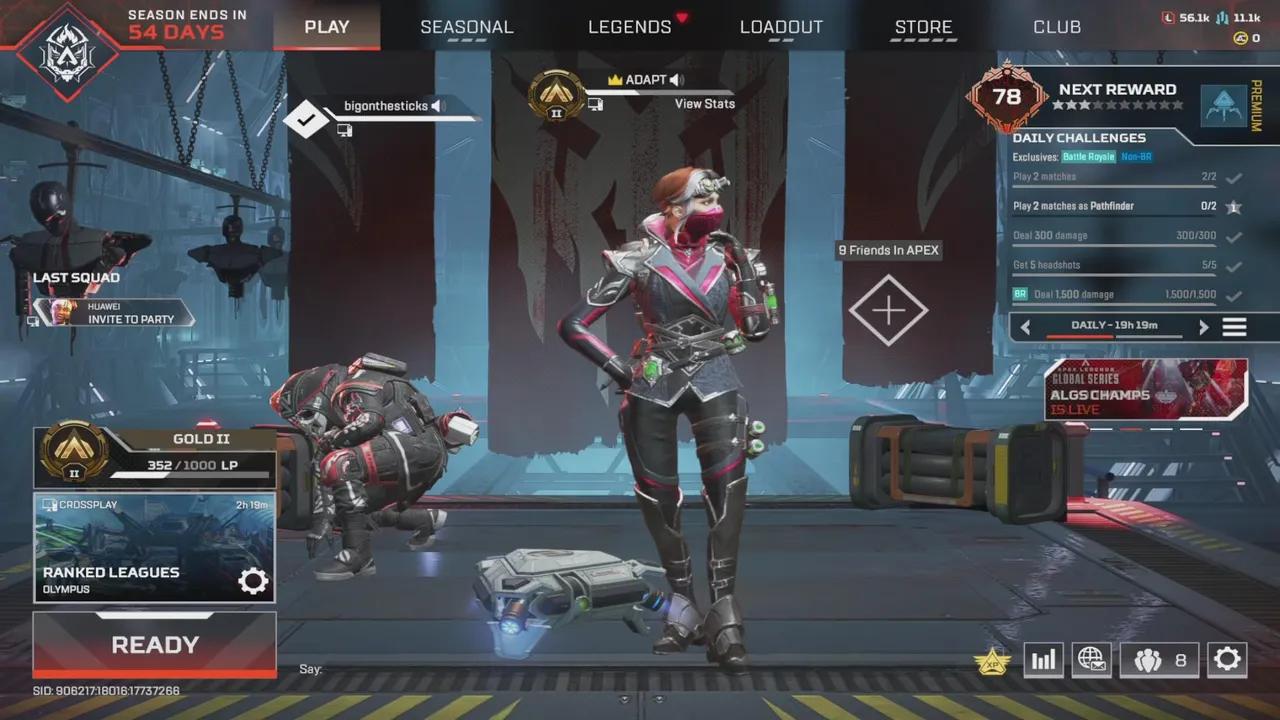Open the bar chart stats icon

point(1043,659)
